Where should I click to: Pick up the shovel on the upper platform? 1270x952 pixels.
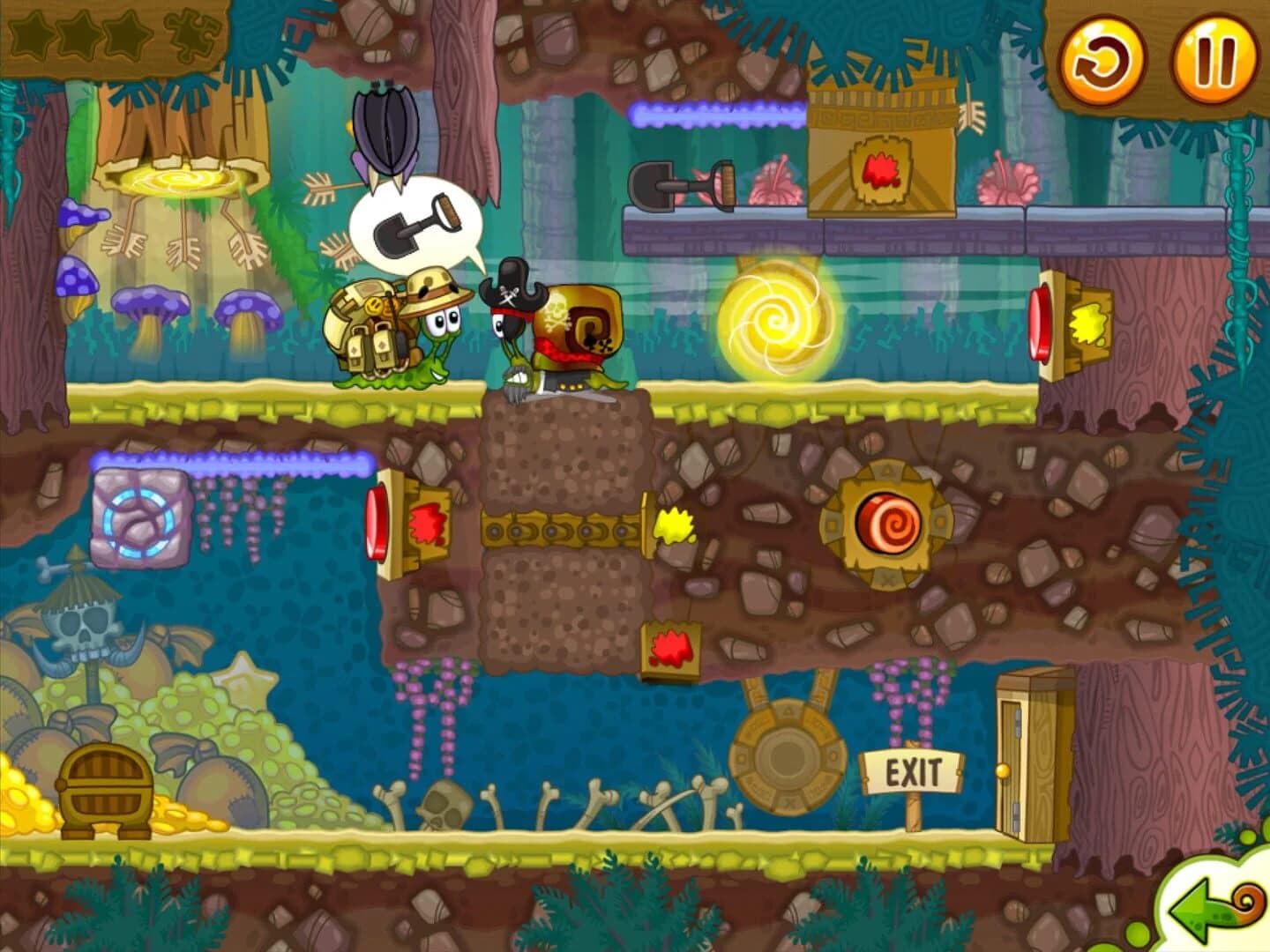pyautogui.click(x=684, y=185)
